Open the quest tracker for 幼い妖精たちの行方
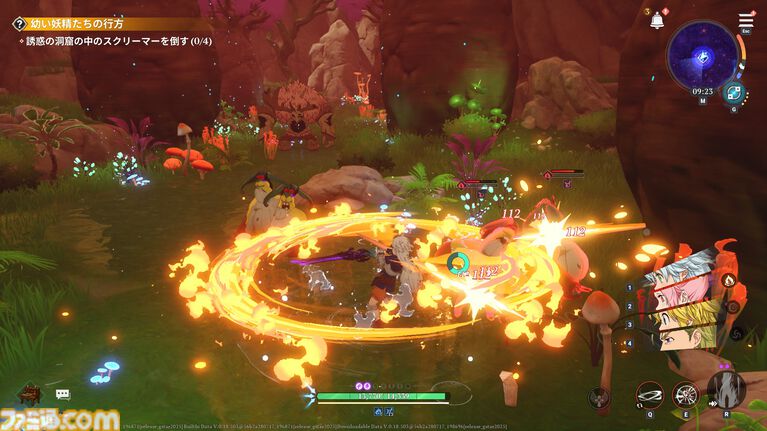Image resolution: width=767 pixels, height=431 pixels. point(18,23)
